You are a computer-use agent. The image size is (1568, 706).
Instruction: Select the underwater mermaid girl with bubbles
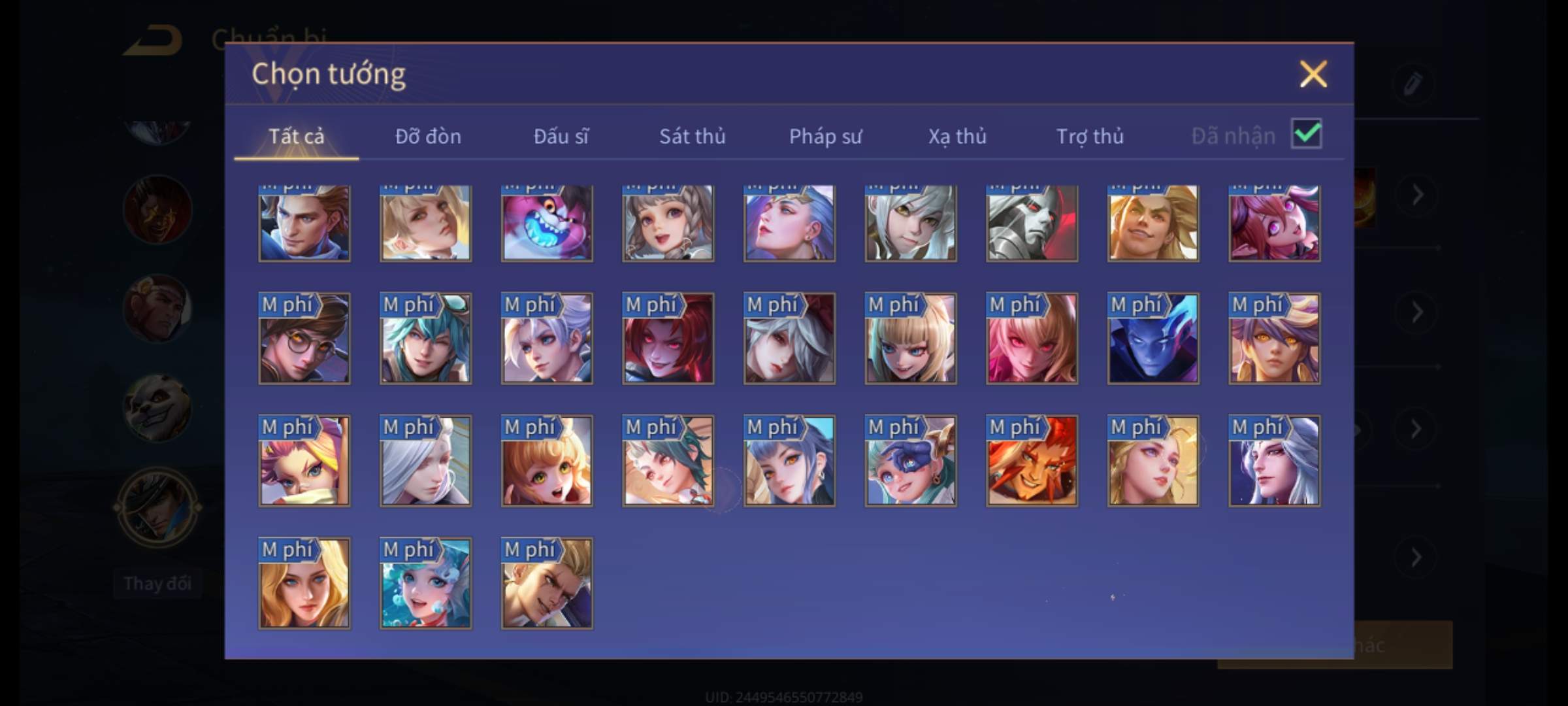425,583
